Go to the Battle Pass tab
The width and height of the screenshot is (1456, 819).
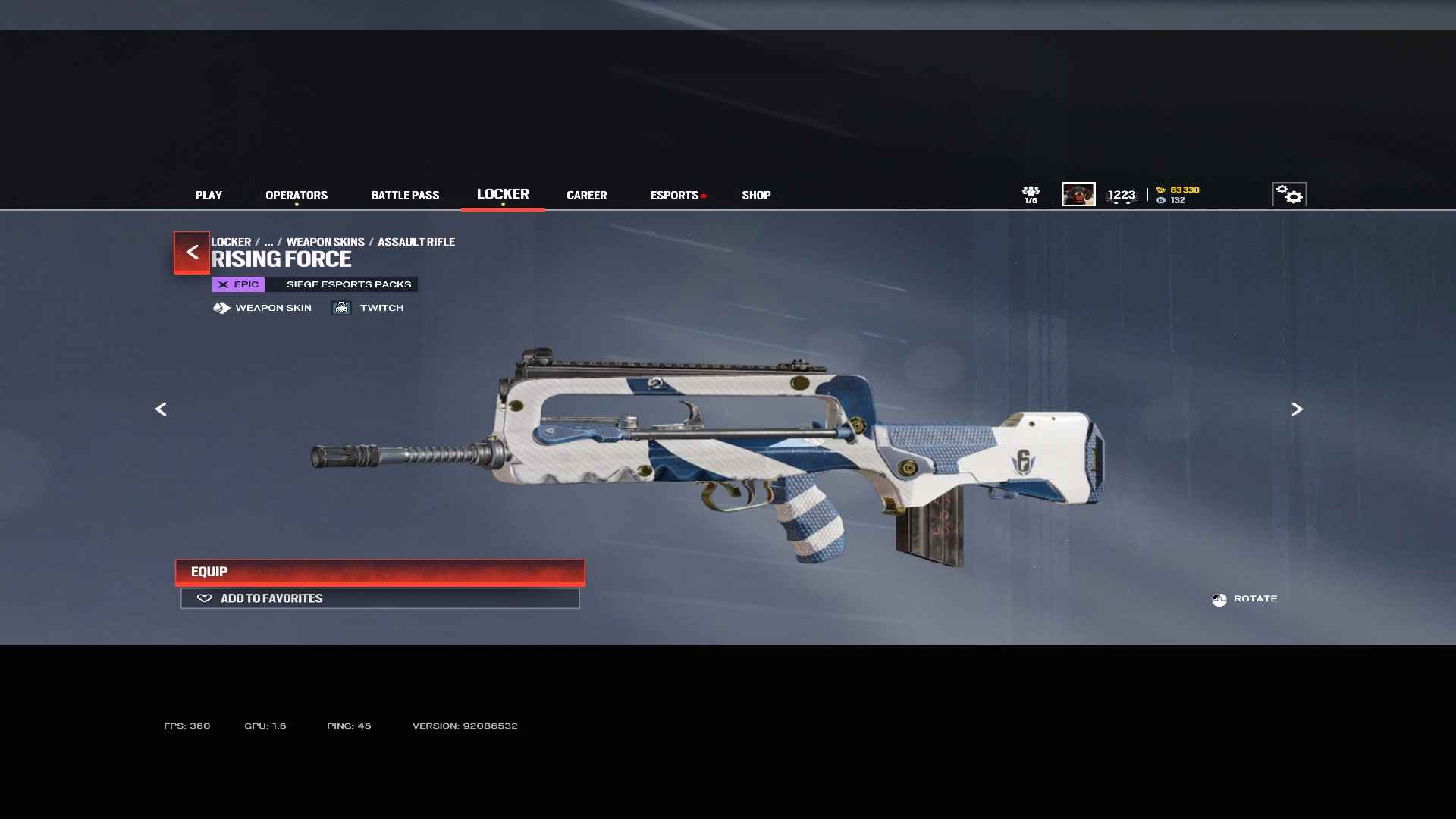[x=405, y=195]
